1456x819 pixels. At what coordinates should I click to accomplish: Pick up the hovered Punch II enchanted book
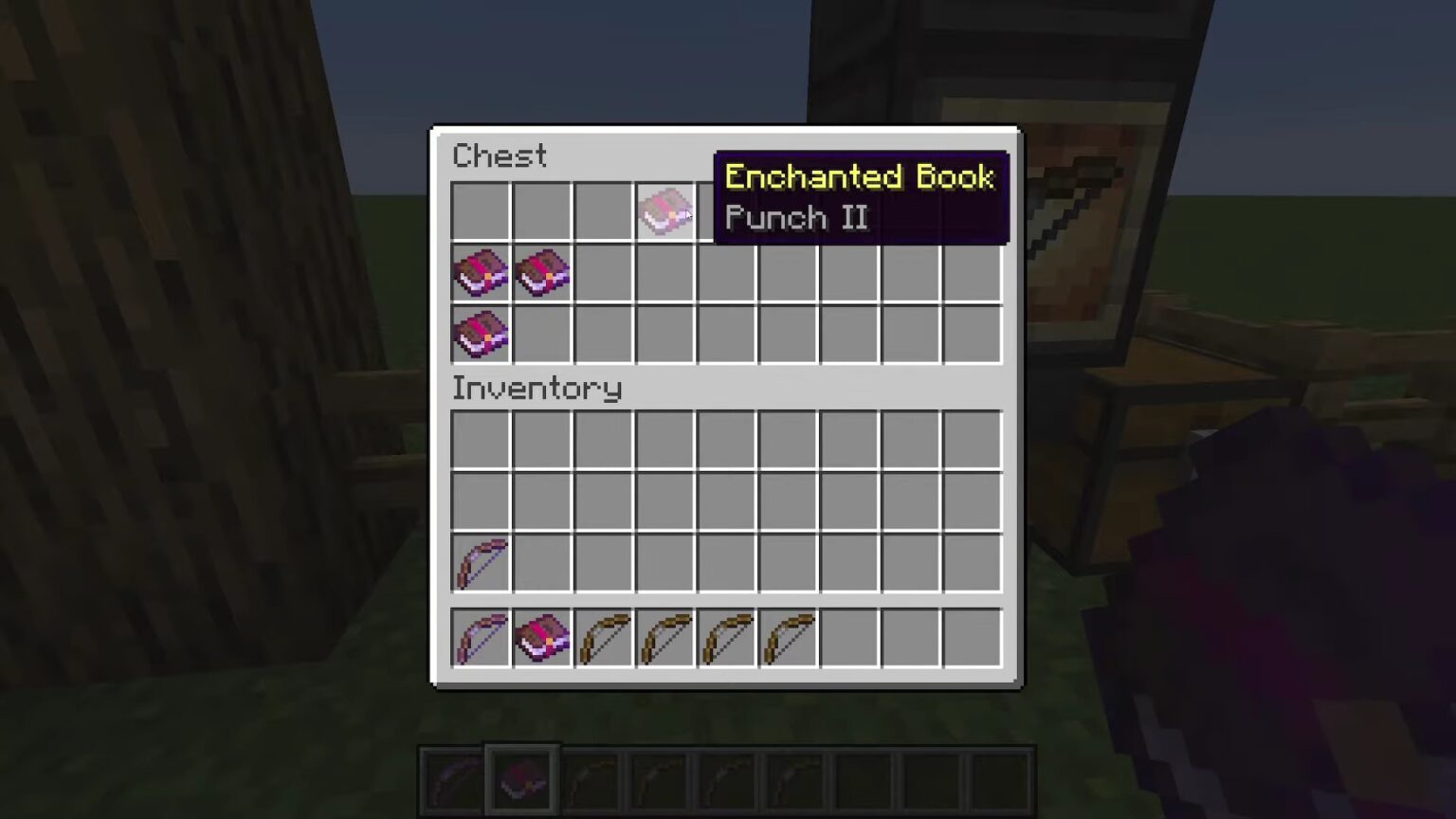(664, 210)
